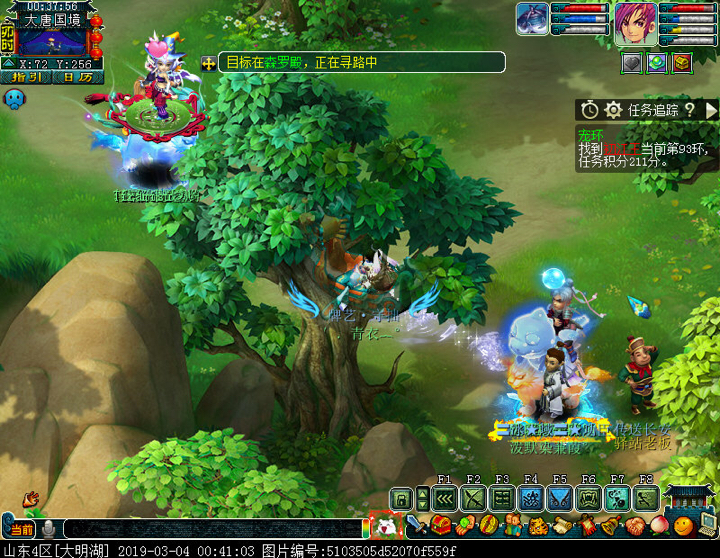Activate the F4 blue claw skill
Screen dimensions: 720x558
click(x=532, y=498)
